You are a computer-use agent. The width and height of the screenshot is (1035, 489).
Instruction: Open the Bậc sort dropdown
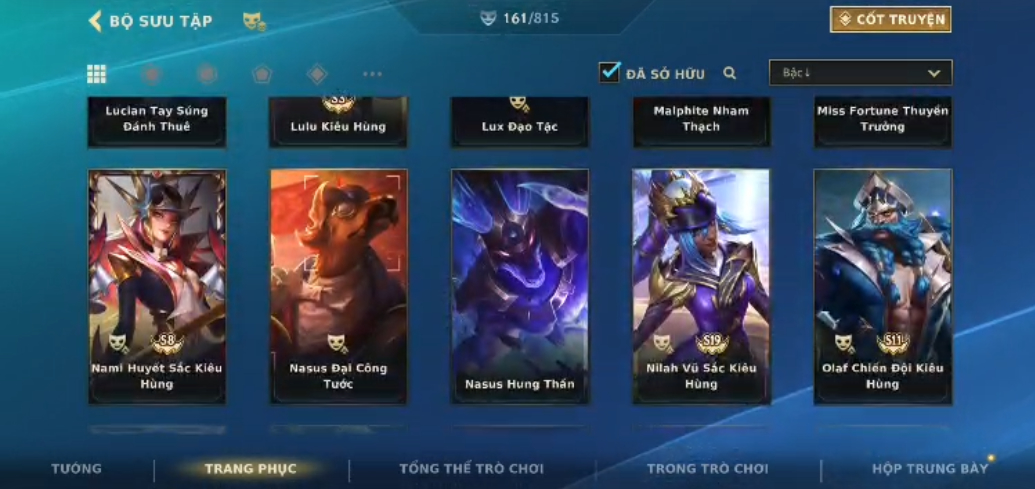click(860, 73)
